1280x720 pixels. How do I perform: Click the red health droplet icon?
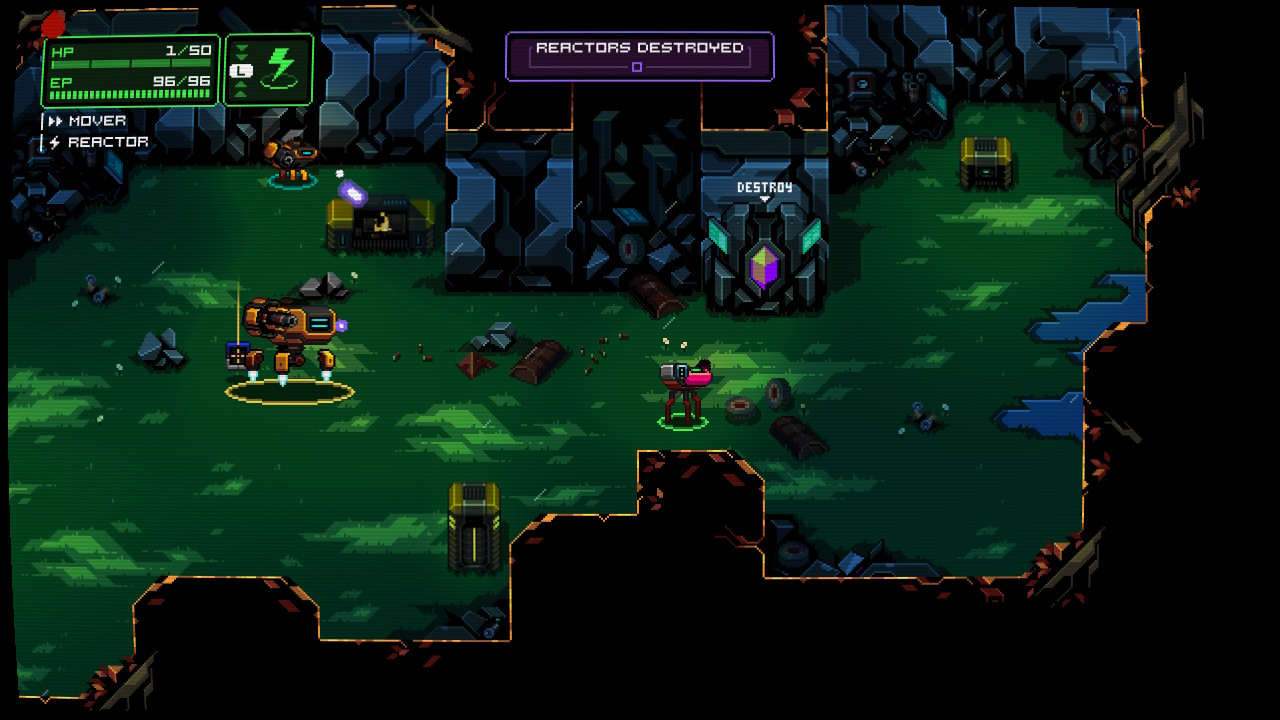(53, 24)
